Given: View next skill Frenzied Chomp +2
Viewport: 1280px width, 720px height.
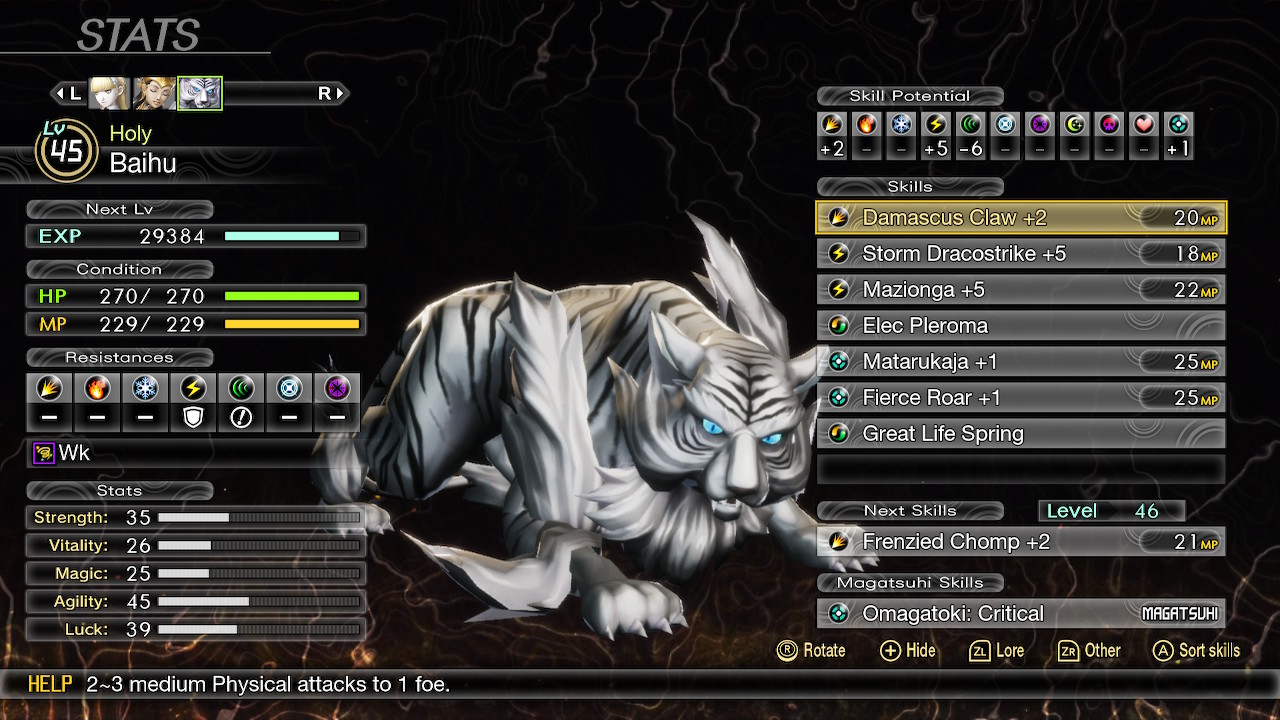Looking at the screenshot, I should (x=1021, y=542).
